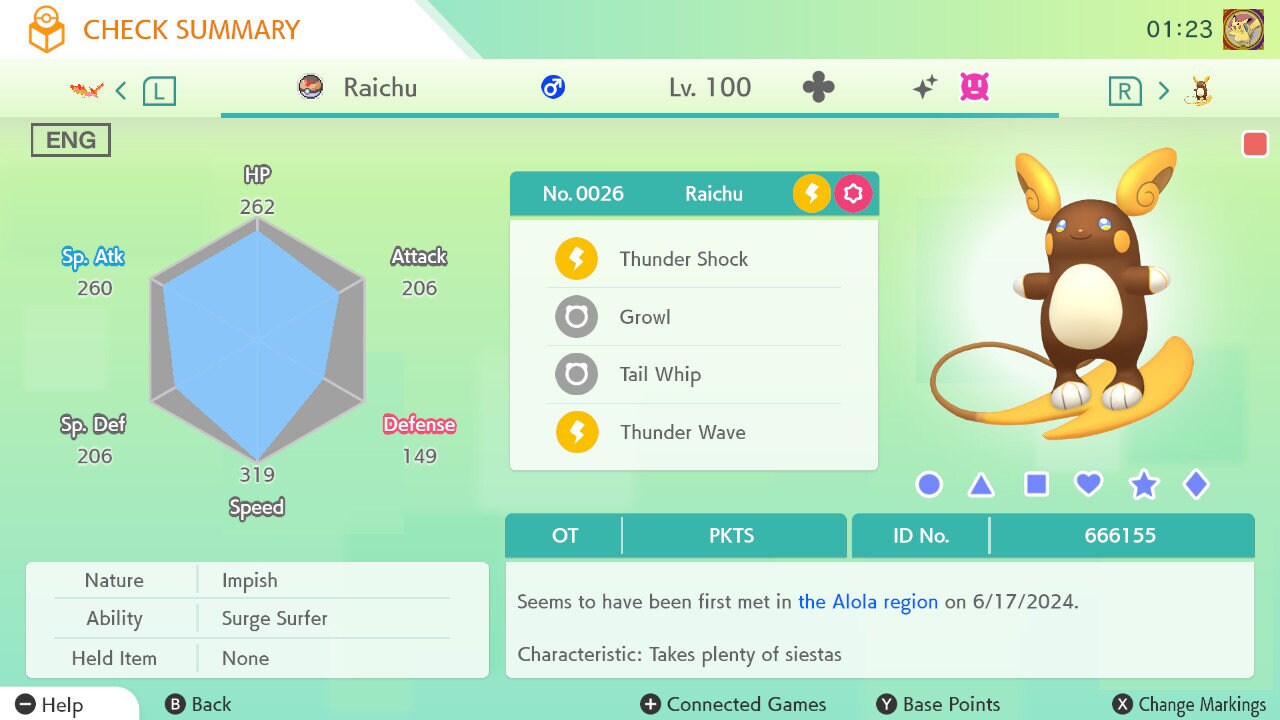Open the Help panel
The image size is (1280, 720).
(x=50, y=705)
